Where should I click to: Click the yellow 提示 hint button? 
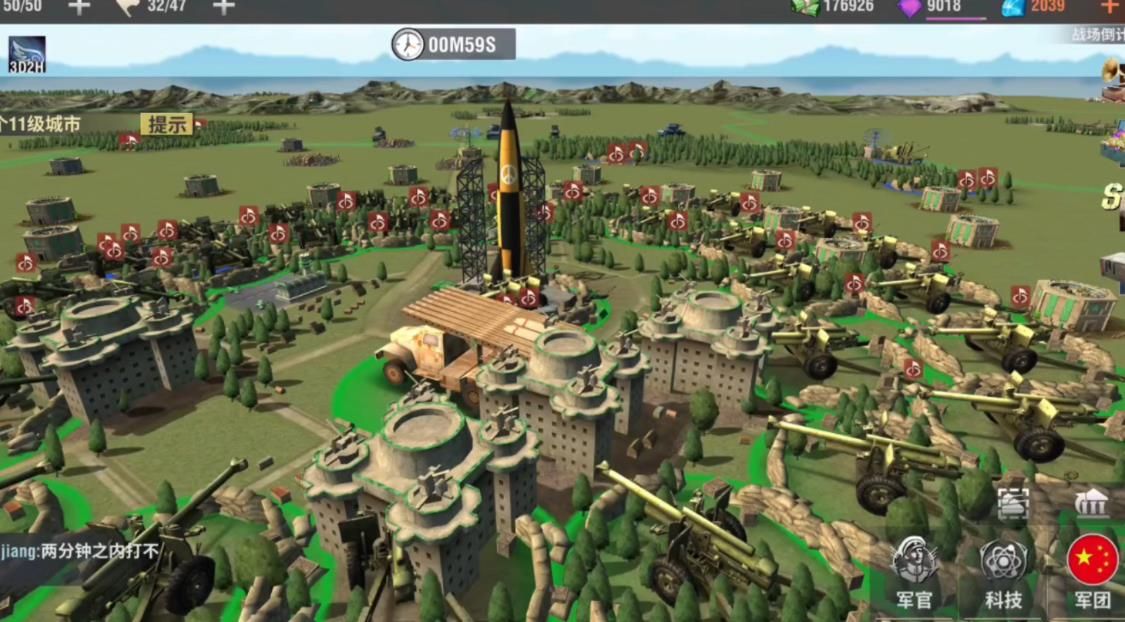tap(166, 124)
